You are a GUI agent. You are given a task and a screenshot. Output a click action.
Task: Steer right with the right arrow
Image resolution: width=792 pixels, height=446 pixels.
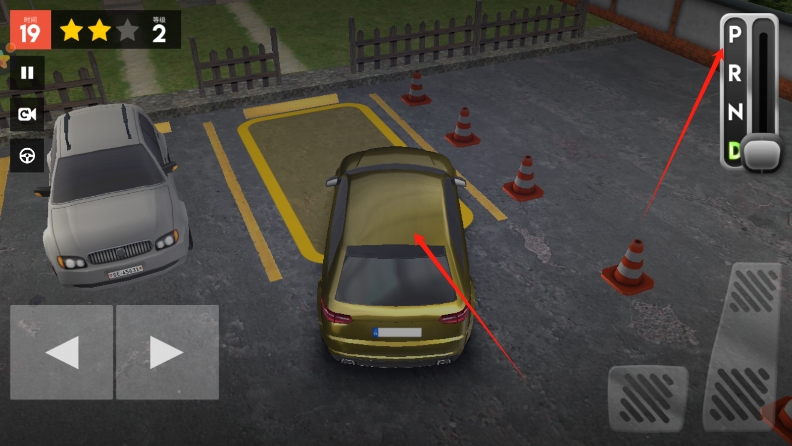167,352
